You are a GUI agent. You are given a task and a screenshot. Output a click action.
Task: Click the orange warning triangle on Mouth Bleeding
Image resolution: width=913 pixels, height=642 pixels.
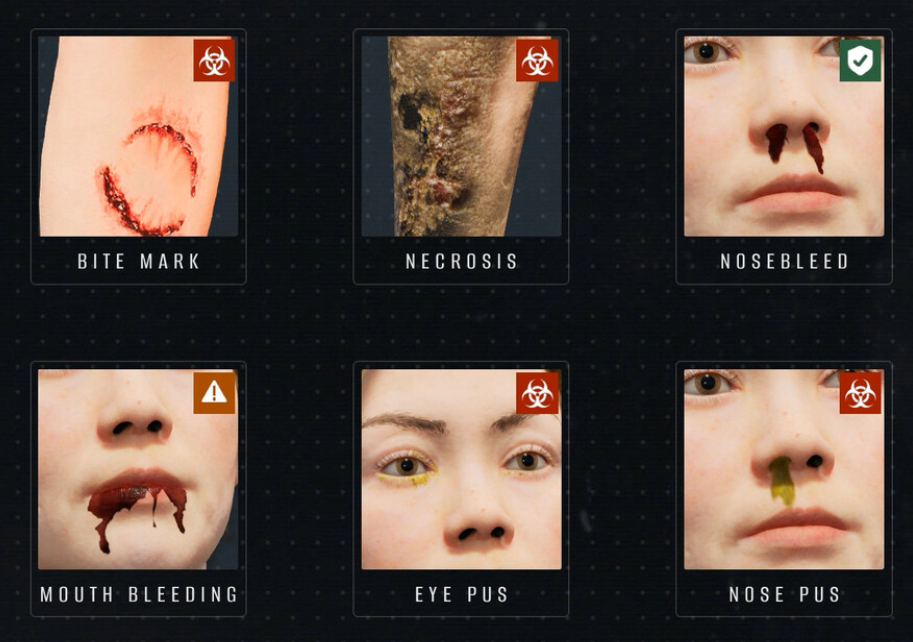[x=214, y=393]
